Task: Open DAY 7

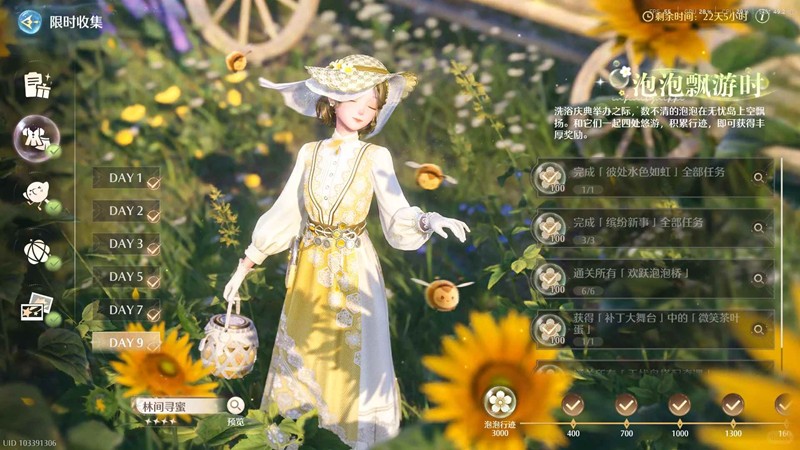Action: pos(127,310)
